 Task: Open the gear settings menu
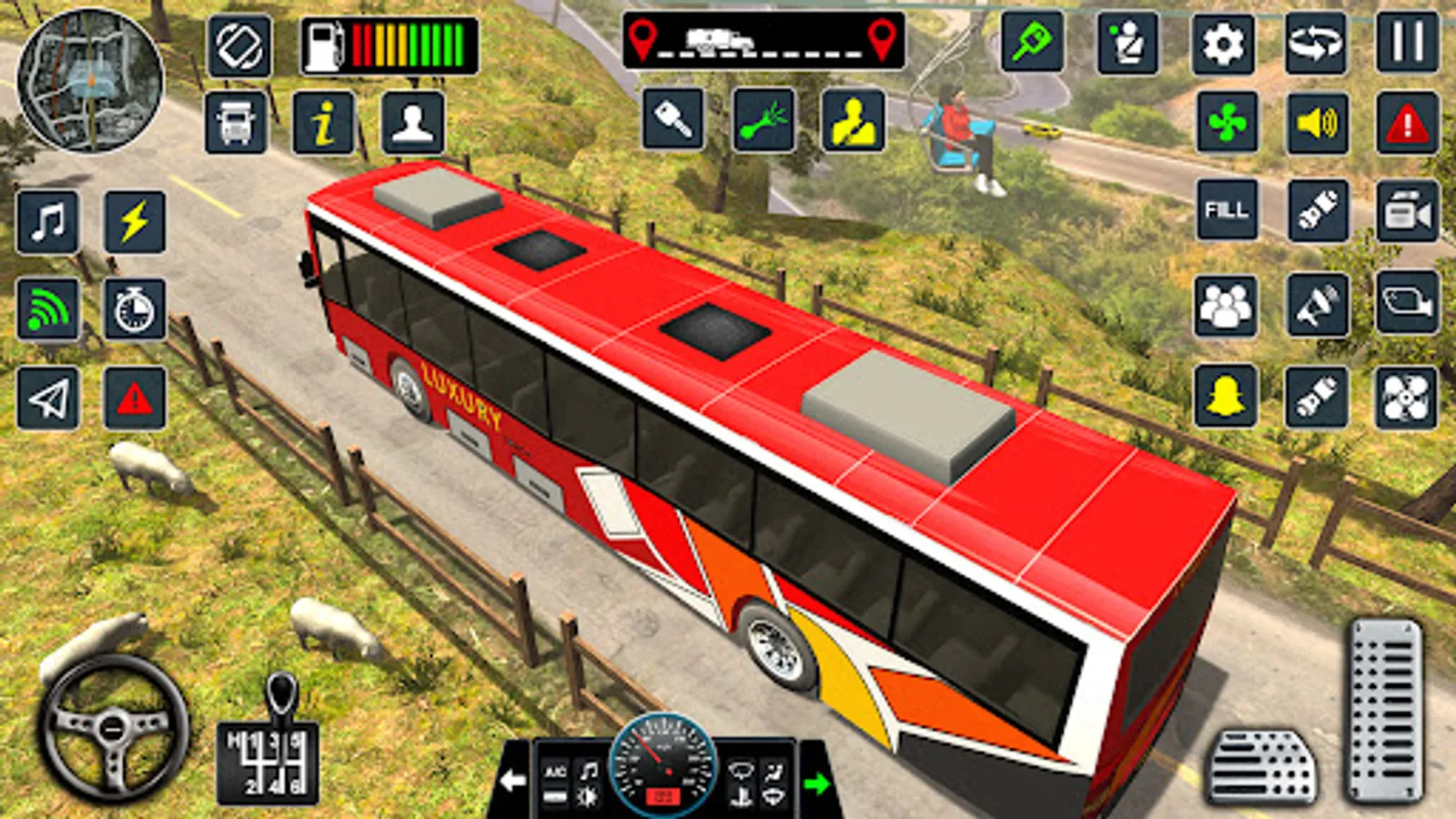(x=1223, y=43)
